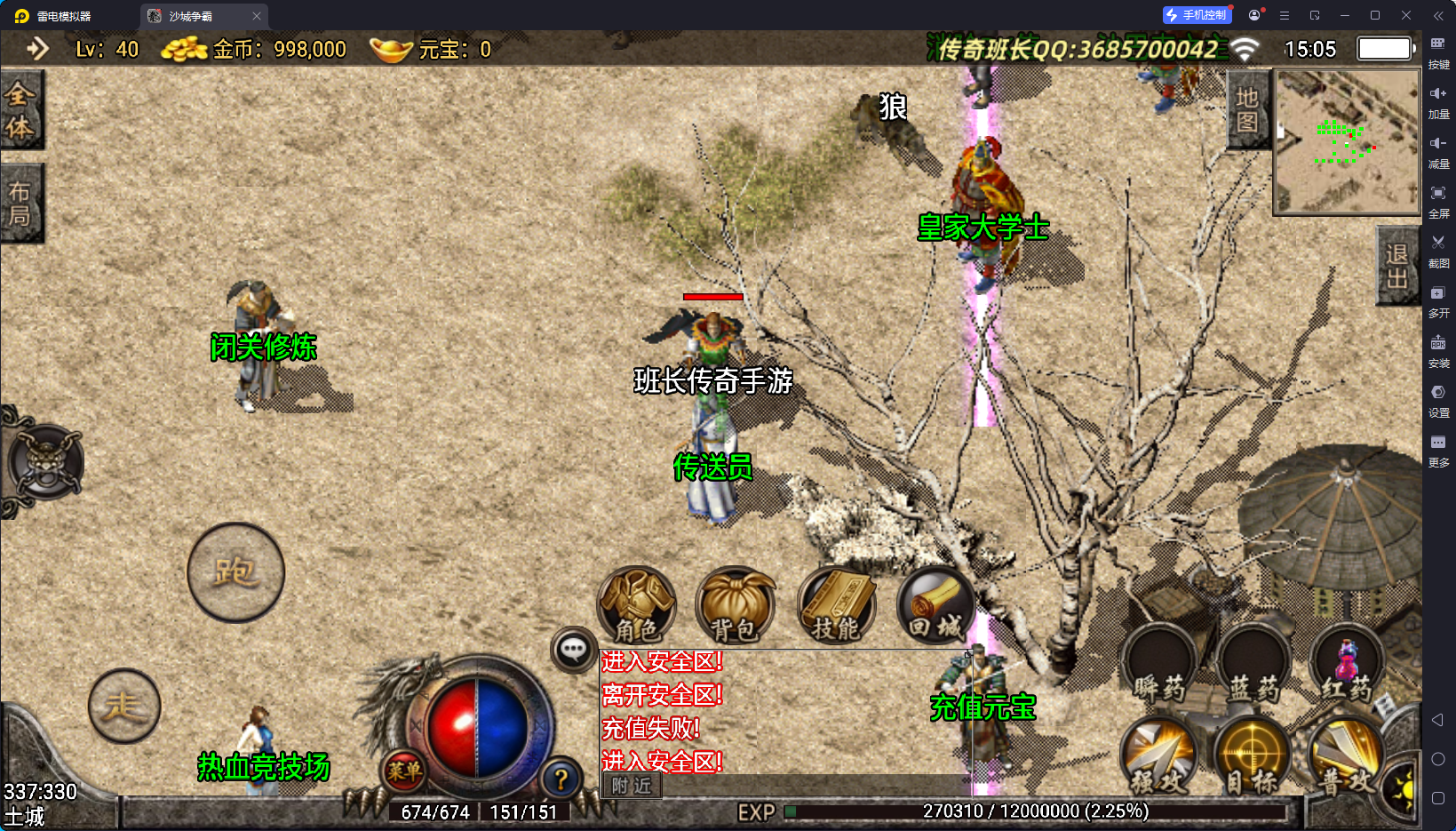Open the chat speech bubble icon
The width and height of the screenshot is (1456, 831).
[x=573, y=650]
